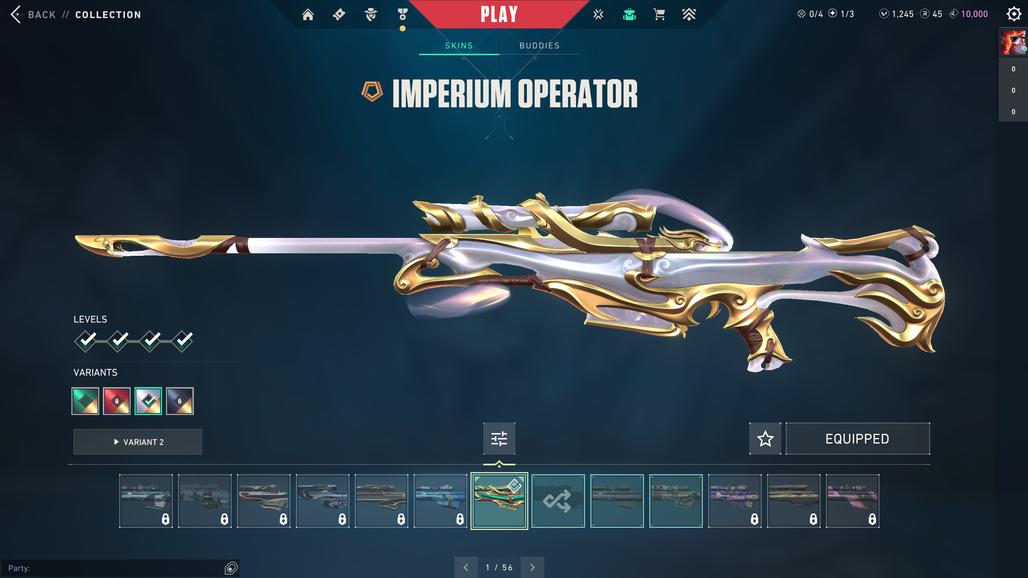Image resolution: width=1028 pixels, height=578 pixels.
Task: Open the store shopping cart icon
Action: [x=659, y=15]
